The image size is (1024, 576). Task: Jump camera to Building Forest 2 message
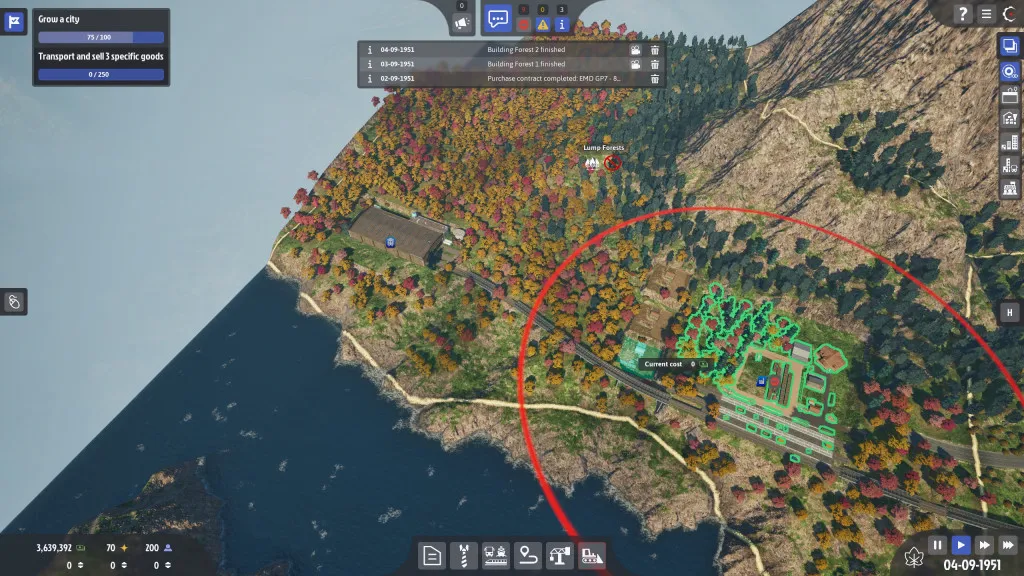635,49
